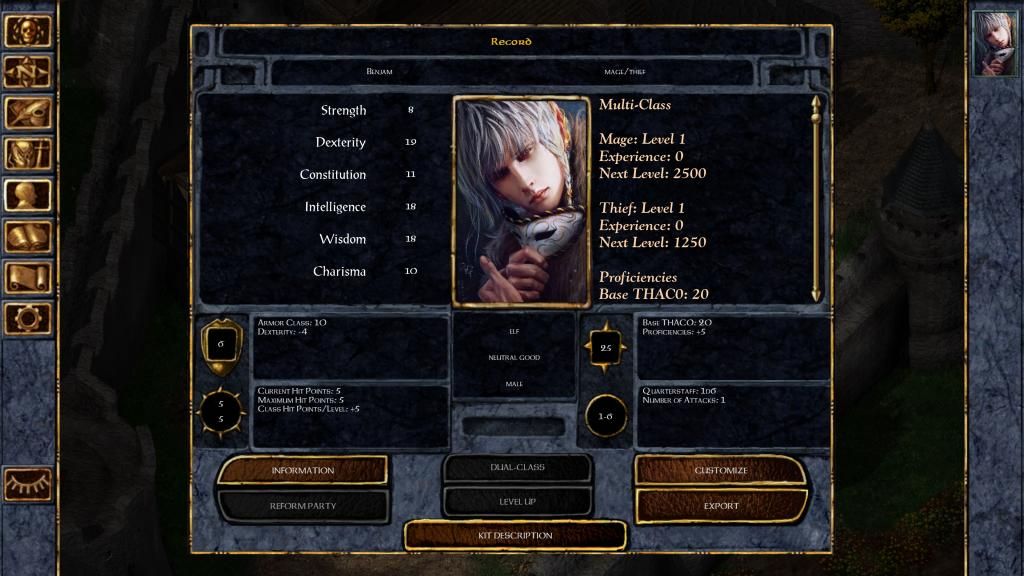Choose the Dual-Class button

pos(516,467)
